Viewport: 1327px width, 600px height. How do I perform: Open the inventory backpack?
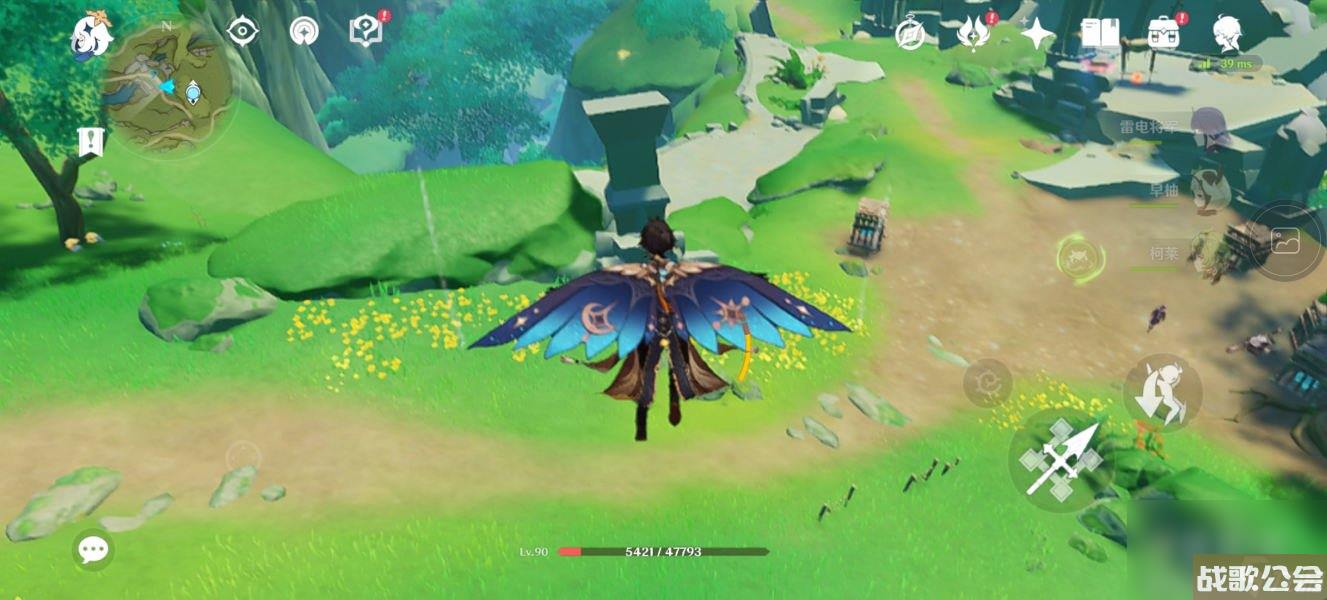(x=1163, y=35)
